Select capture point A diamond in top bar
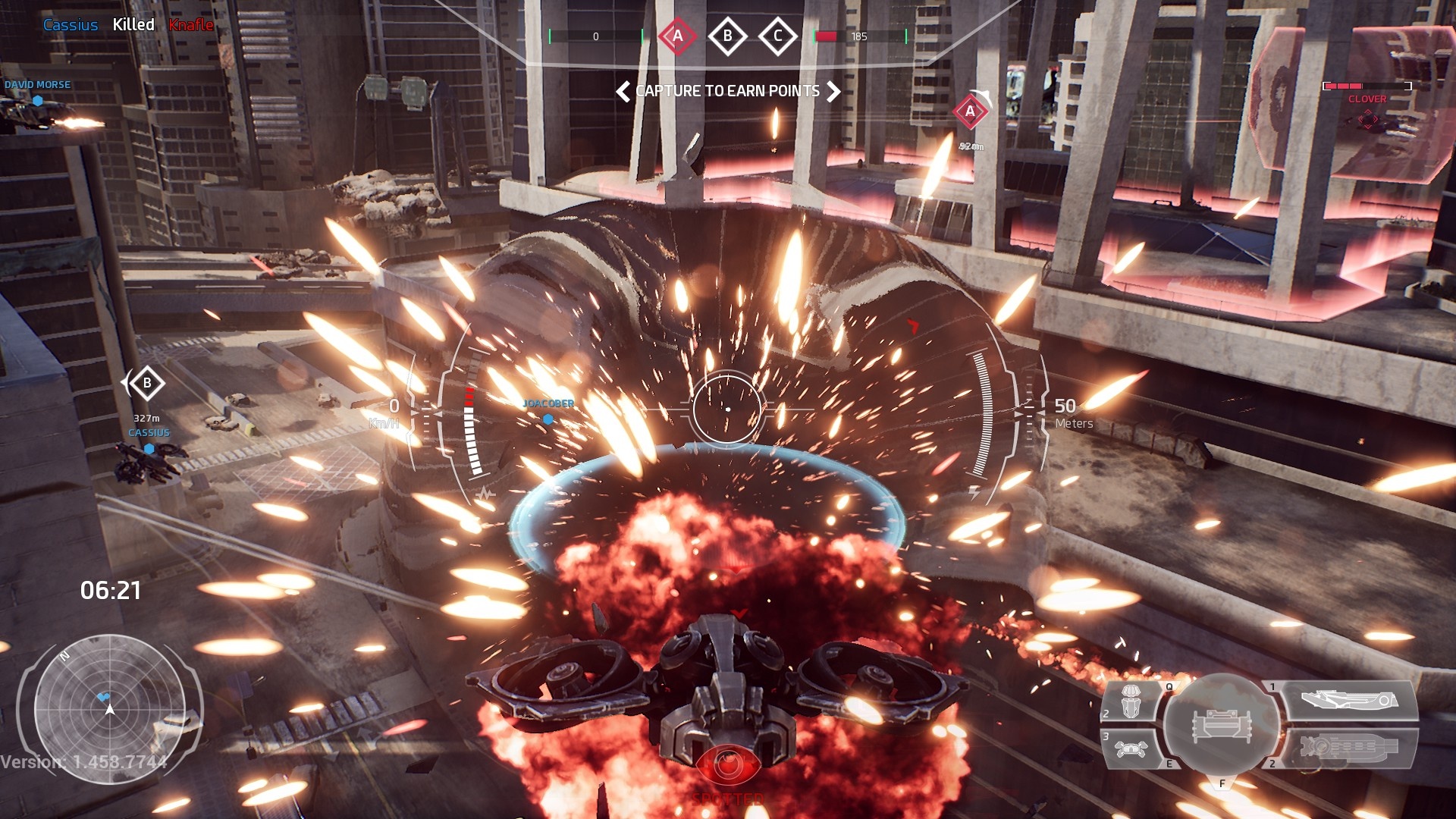Image resolution: width=1456 pixels, height=819 pixels. 677,36
